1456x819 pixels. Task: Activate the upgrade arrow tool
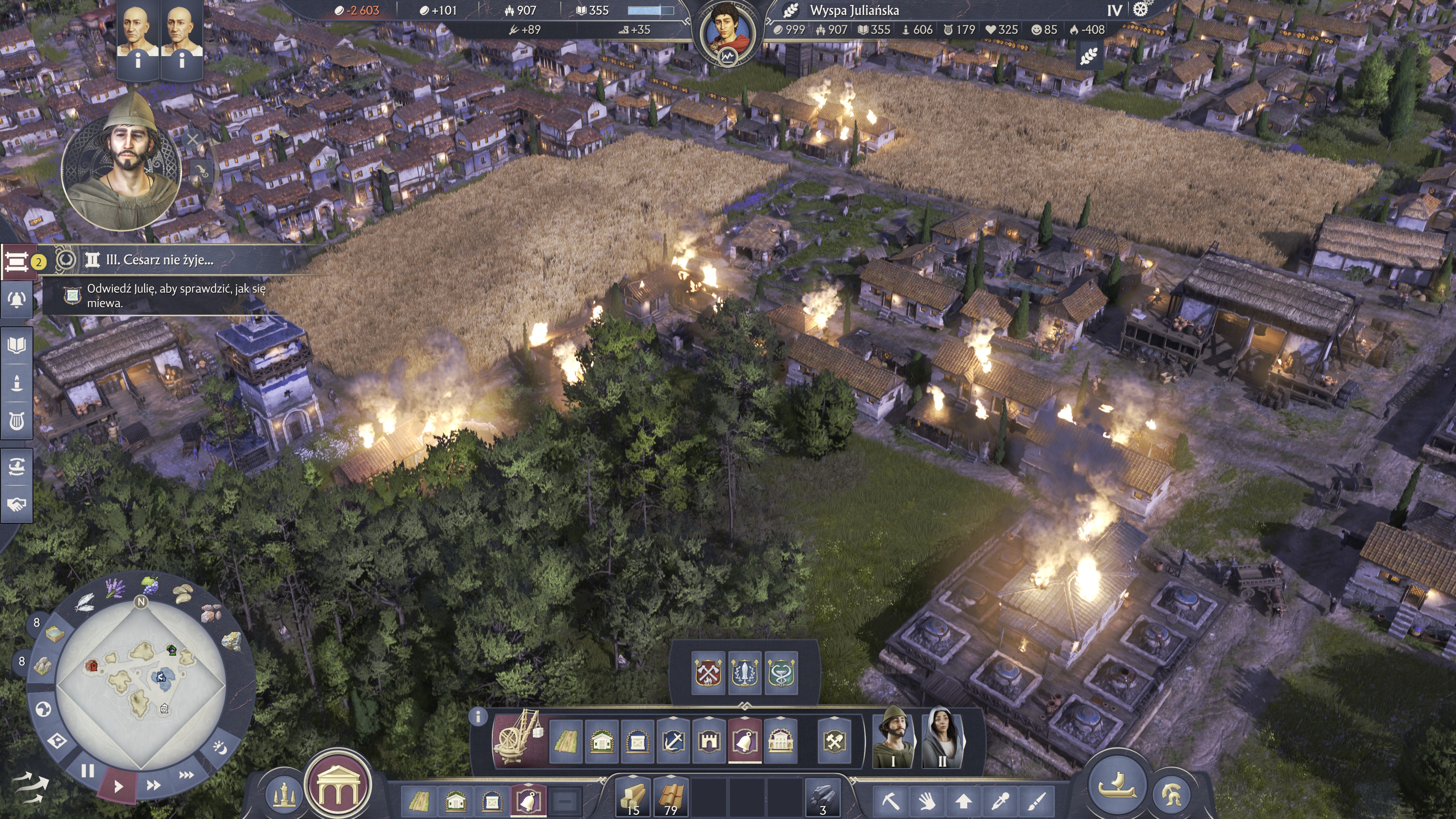point(963,800)
